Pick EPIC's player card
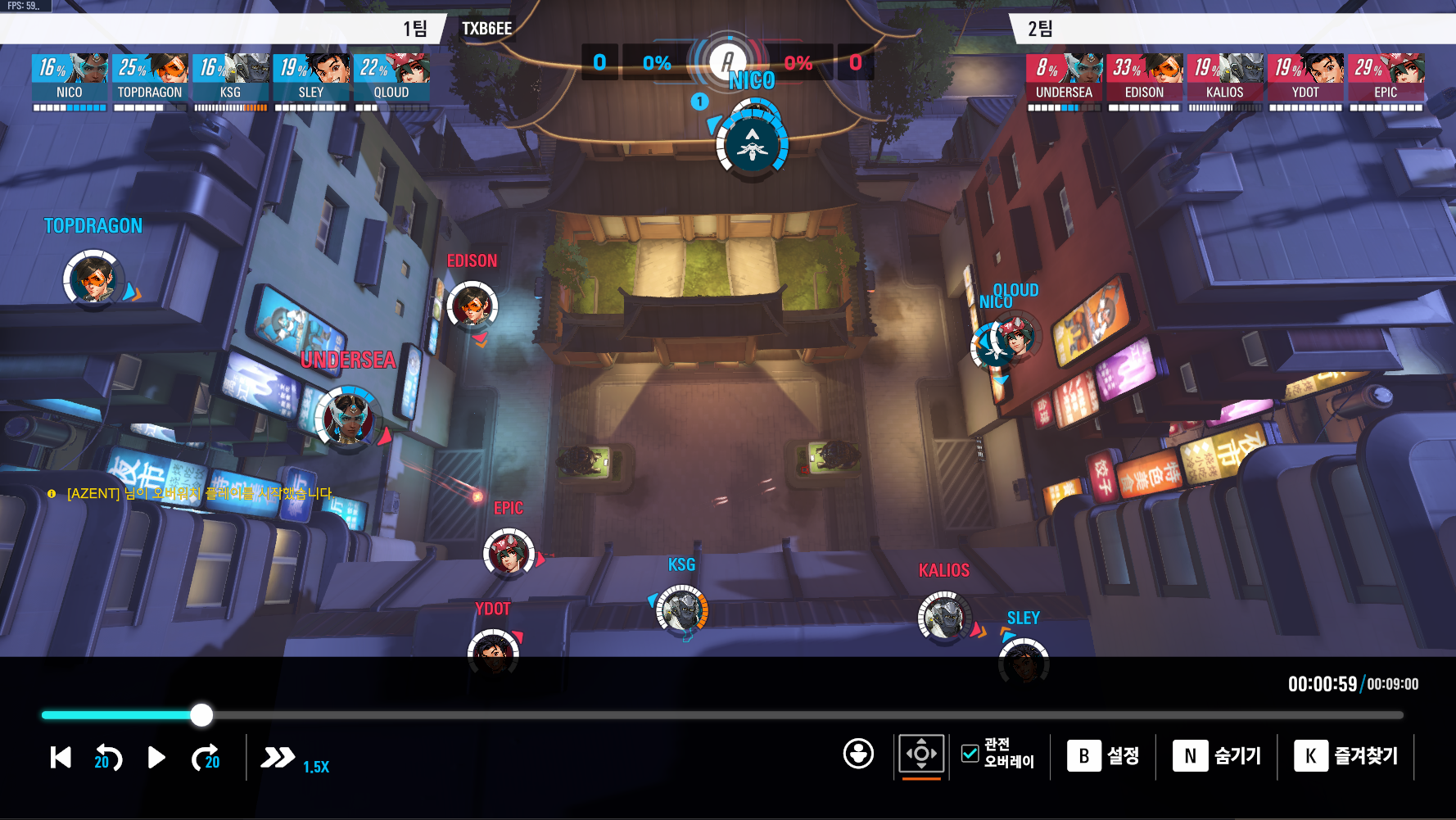Viewport: 1456px width, 820px height. [x=1386, y=79]
